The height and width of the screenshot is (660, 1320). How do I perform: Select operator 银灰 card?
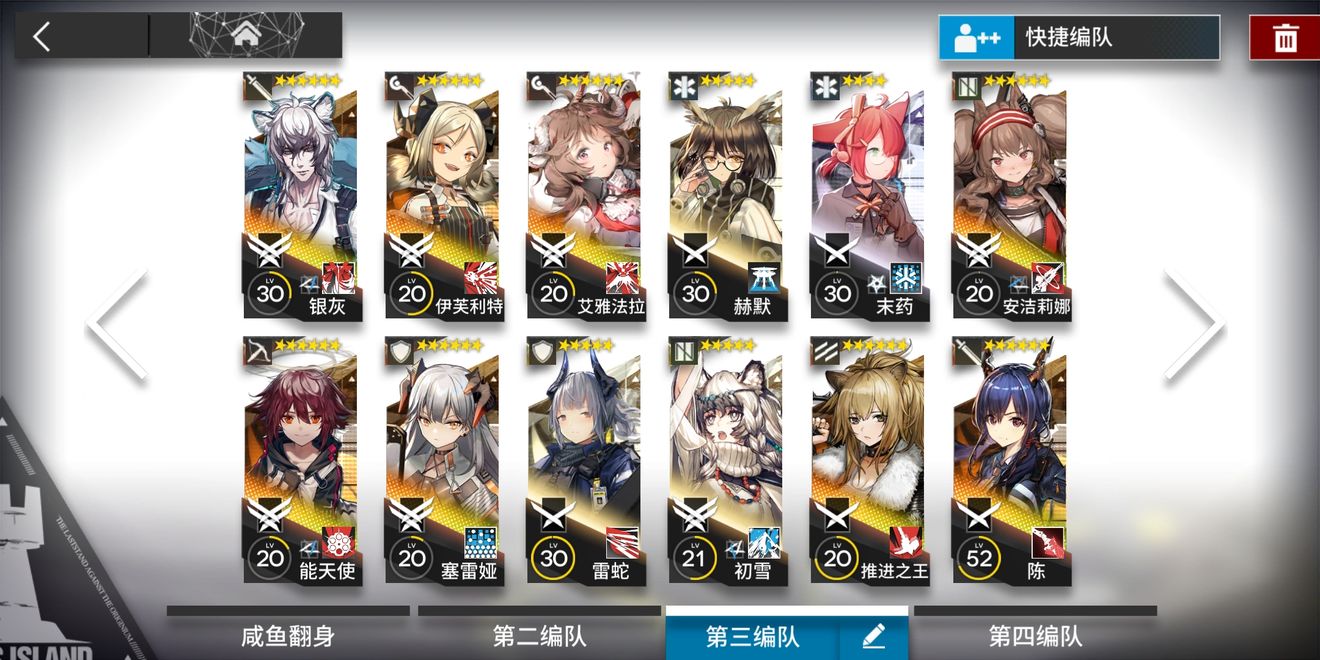pyautogui.click(x=301, y=195)
